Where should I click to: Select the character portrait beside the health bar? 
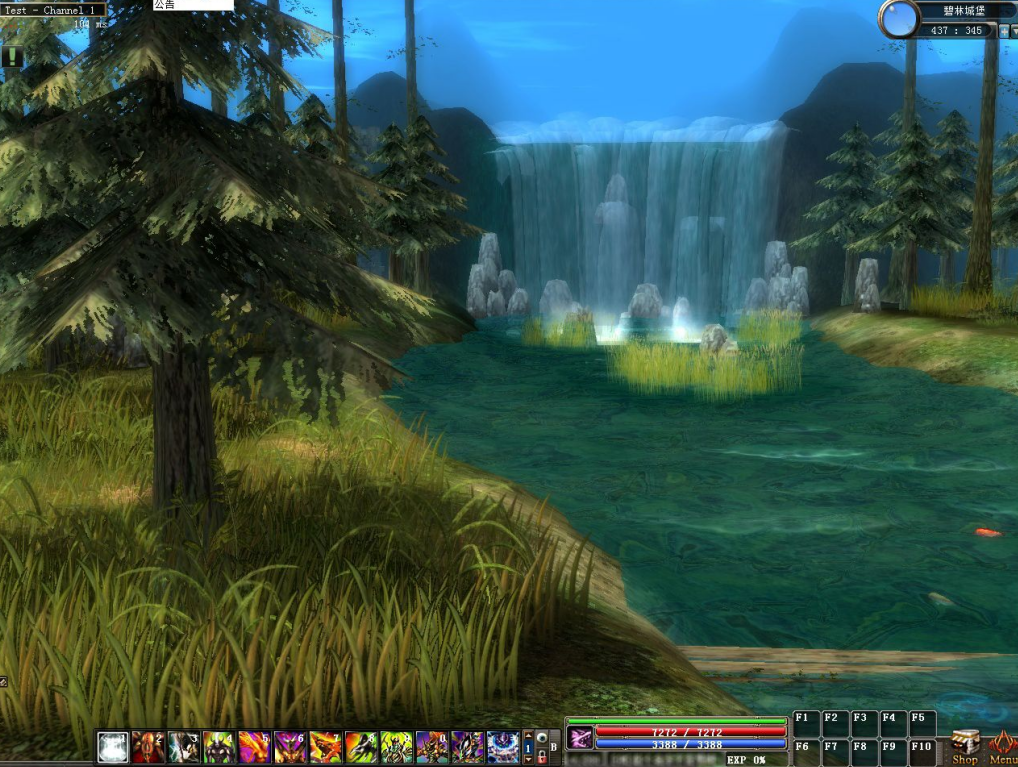(580, 738)
